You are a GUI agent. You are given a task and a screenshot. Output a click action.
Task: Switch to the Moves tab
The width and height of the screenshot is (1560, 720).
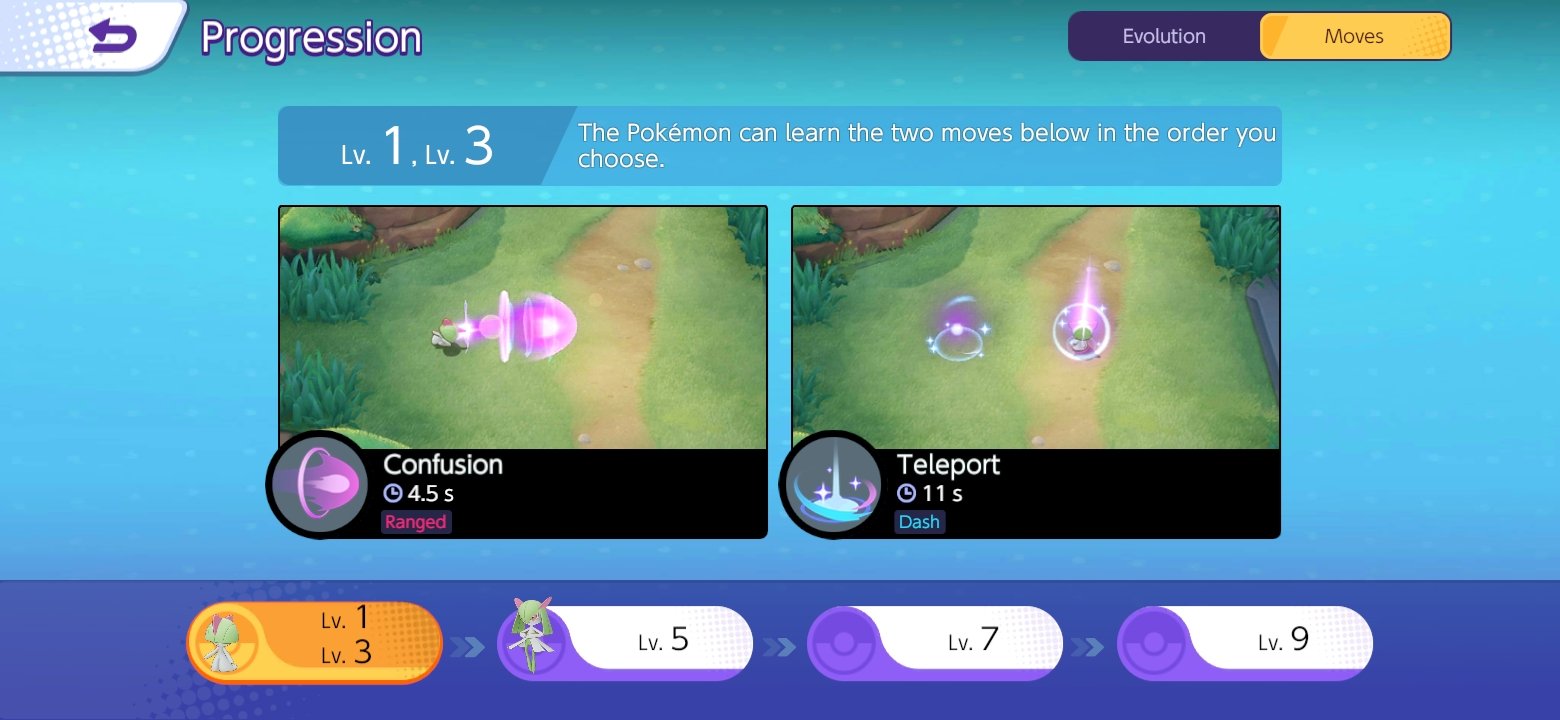(1355, 35)
